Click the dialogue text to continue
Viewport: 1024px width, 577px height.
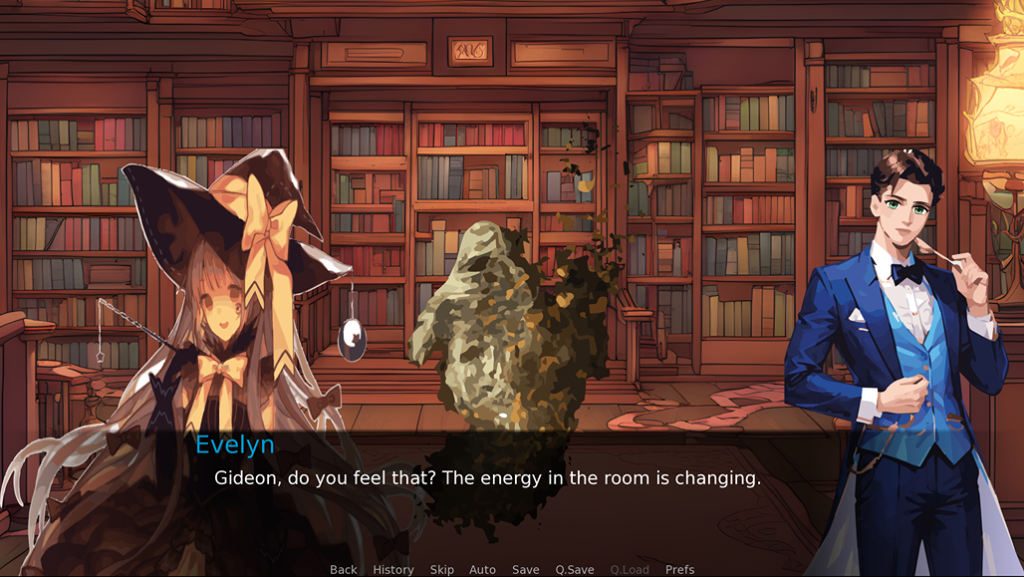(x=488, y=478)
